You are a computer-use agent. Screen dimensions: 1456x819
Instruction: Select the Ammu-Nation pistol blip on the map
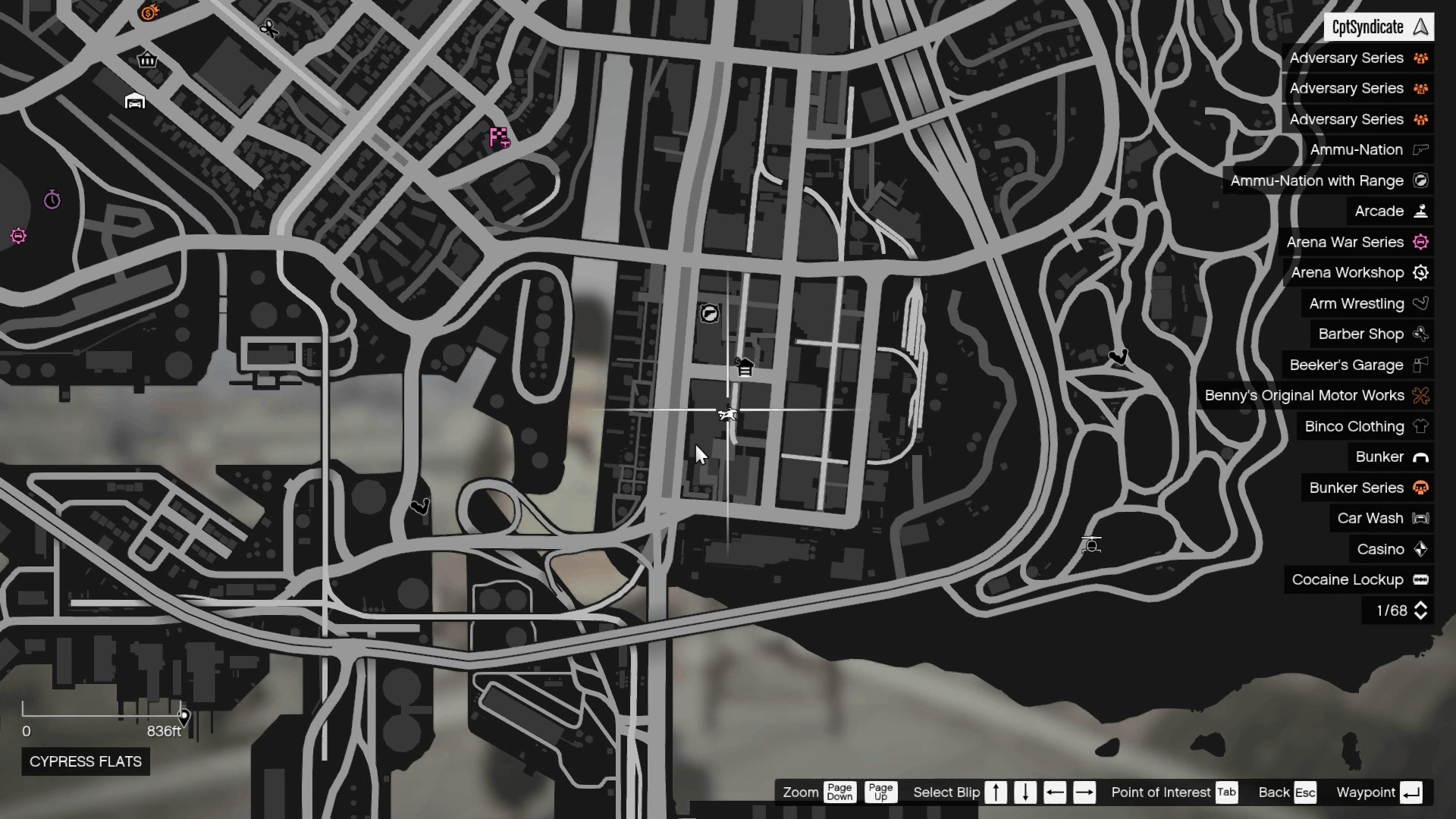(x=711, y=314)
